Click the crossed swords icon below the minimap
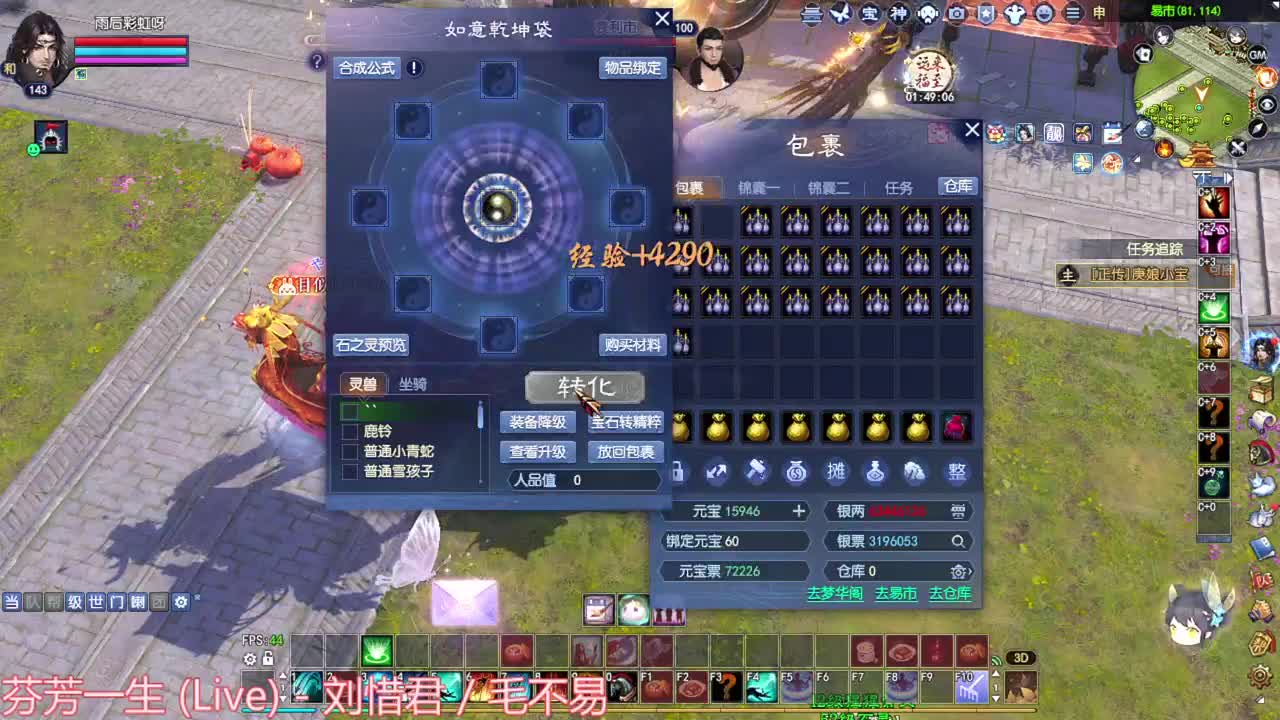The height and width of the screenshot is (720, 1280). (x=1237, y=148)
